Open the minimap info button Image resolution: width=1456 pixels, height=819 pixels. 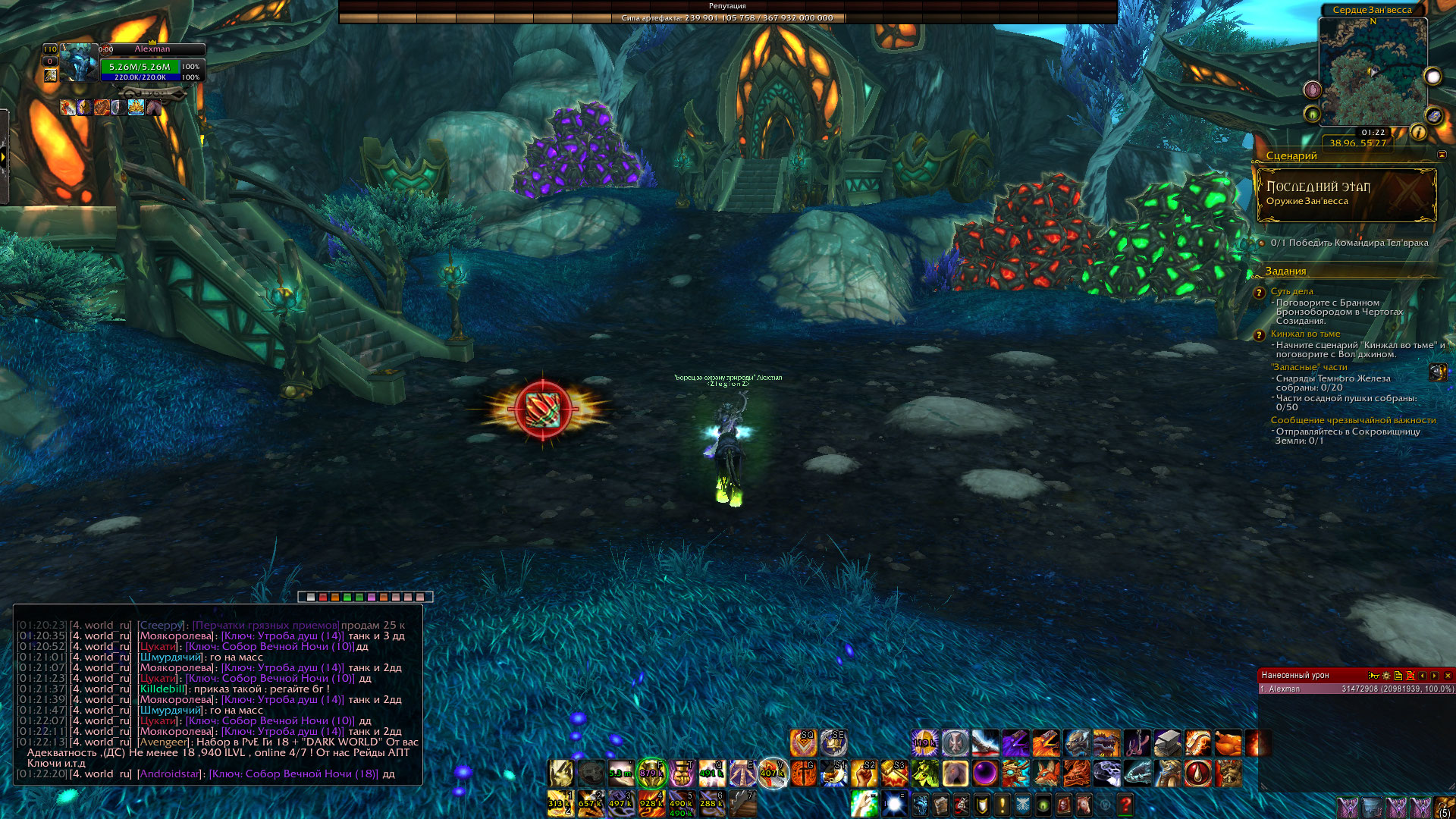[x=1418, y=133]
